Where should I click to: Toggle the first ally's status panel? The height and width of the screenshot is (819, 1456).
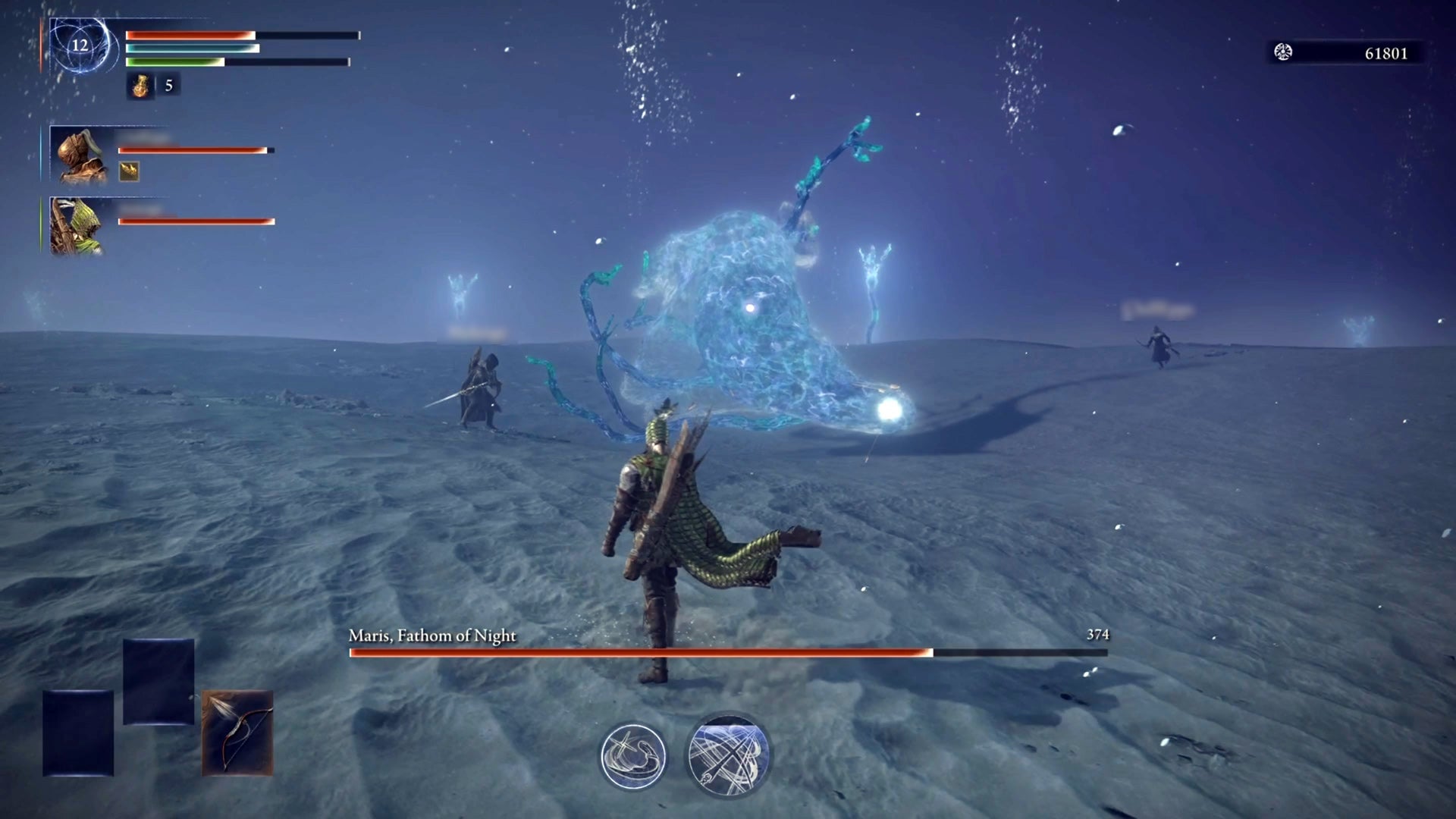click(197, 149)
